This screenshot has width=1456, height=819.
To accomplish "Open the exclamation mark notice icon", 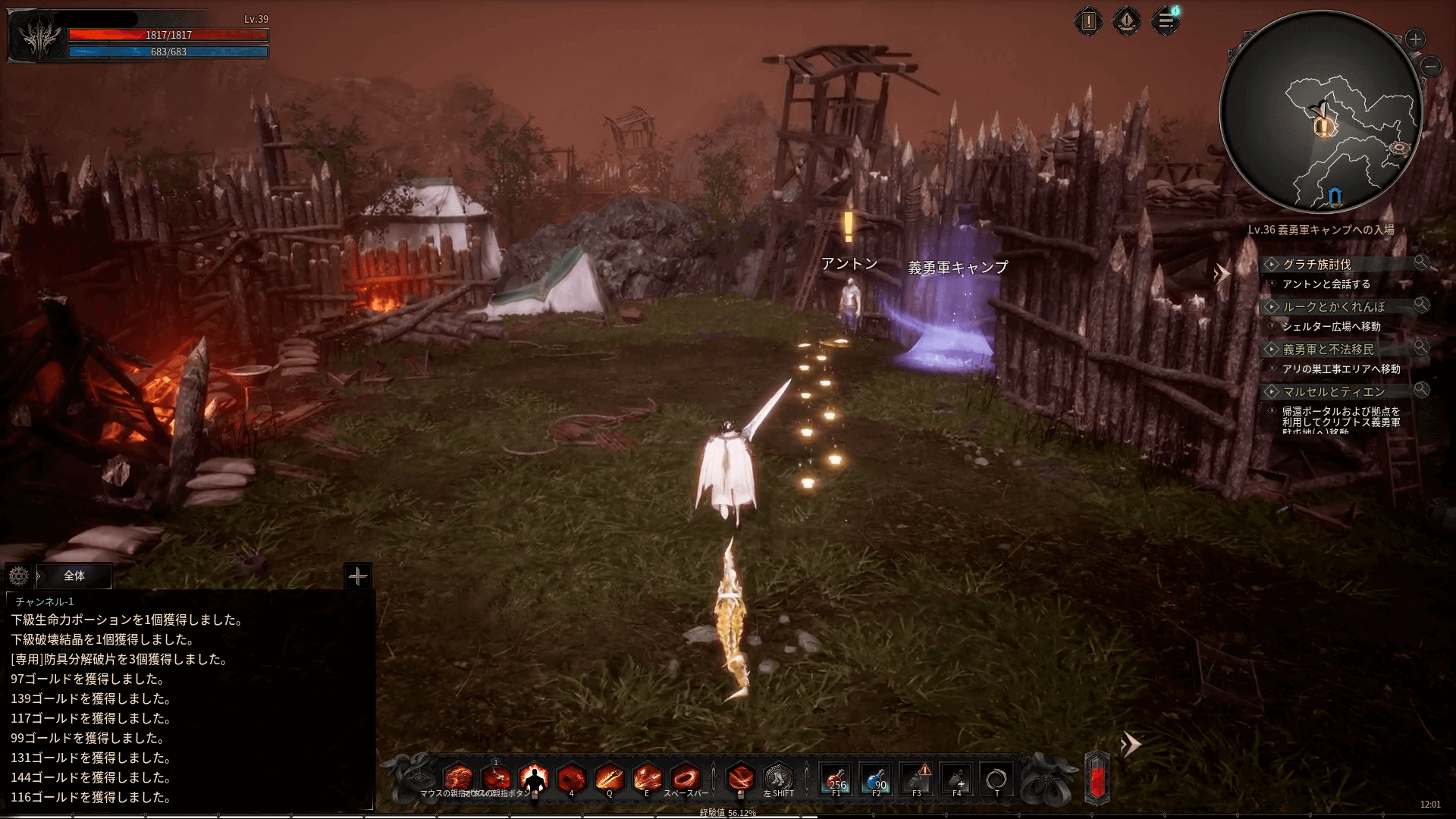I will click(1088, 21).
